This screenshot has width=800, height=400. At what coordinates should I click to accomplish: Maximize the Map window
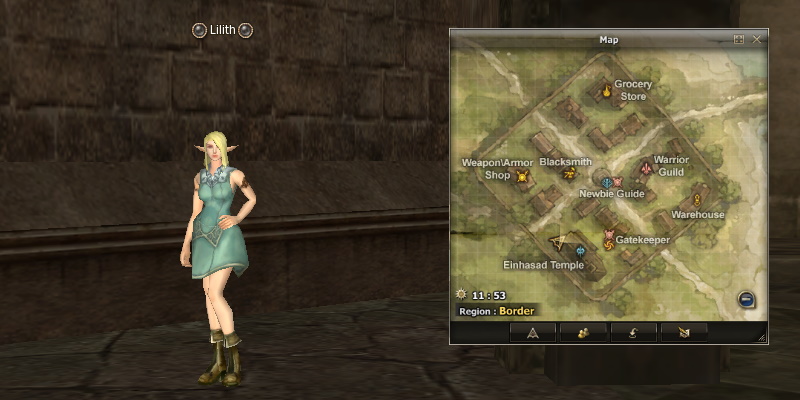(x=739, y=39)
